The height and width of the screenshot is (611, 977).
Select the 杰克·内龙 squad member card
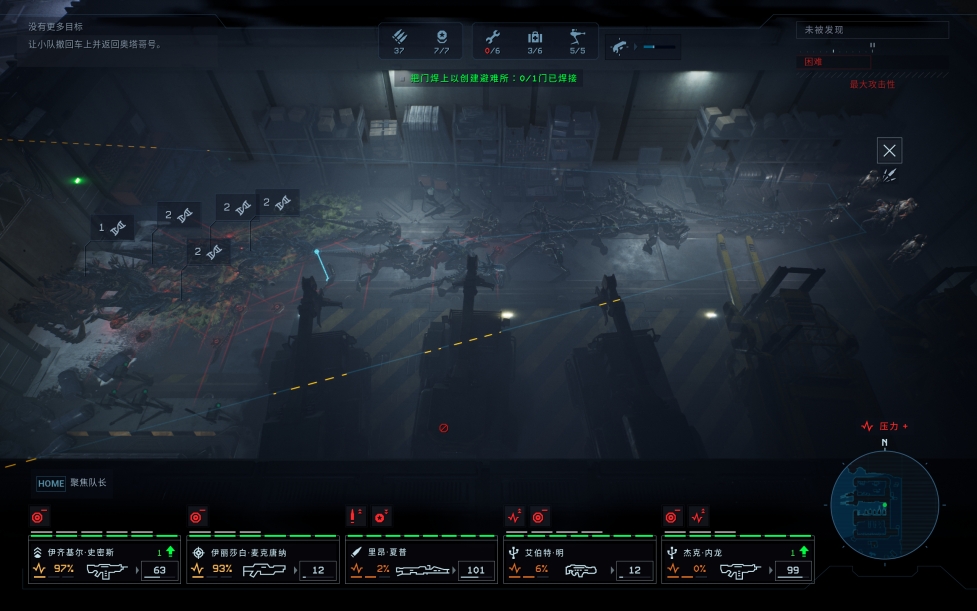(x=738, y=560)
